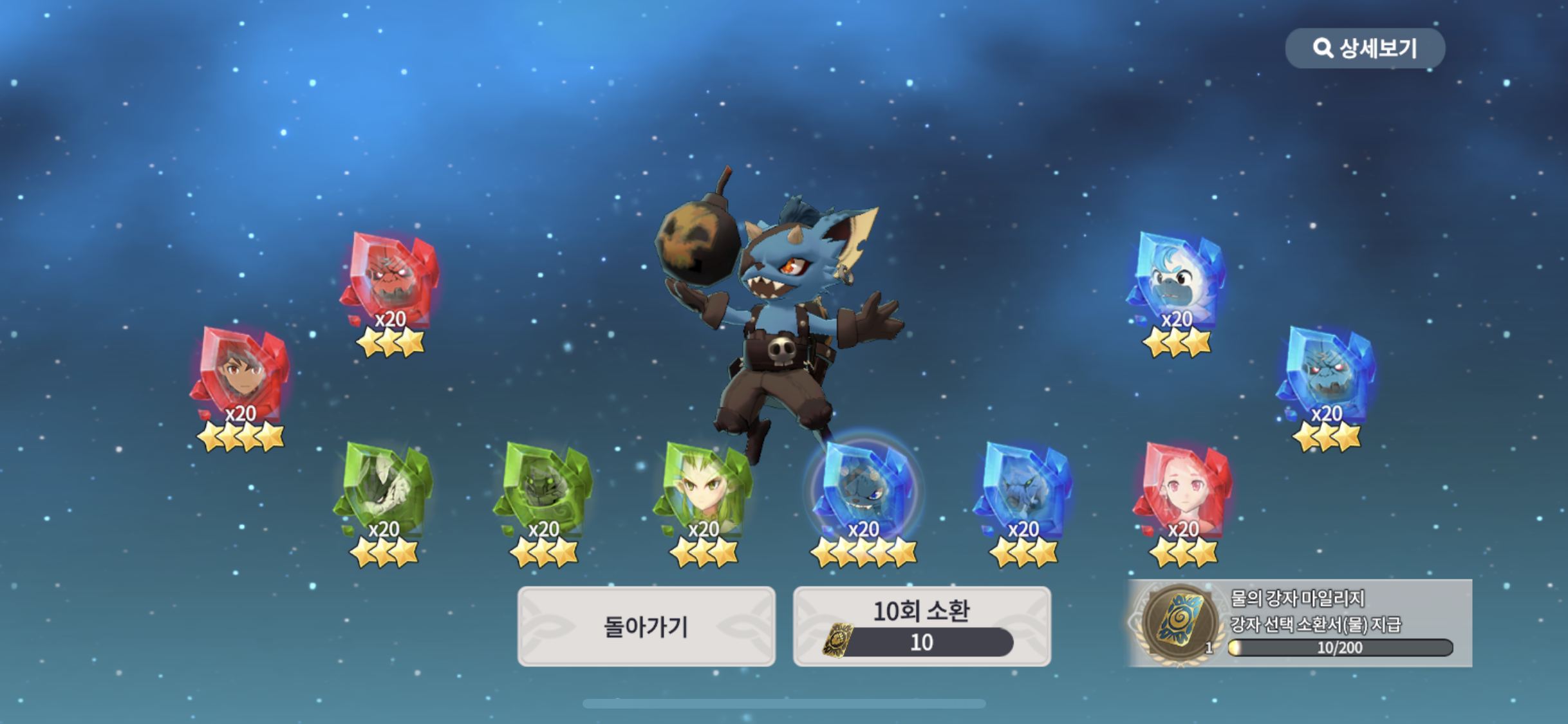Summon again with the 10회 소환 button

tap(922, 626)
